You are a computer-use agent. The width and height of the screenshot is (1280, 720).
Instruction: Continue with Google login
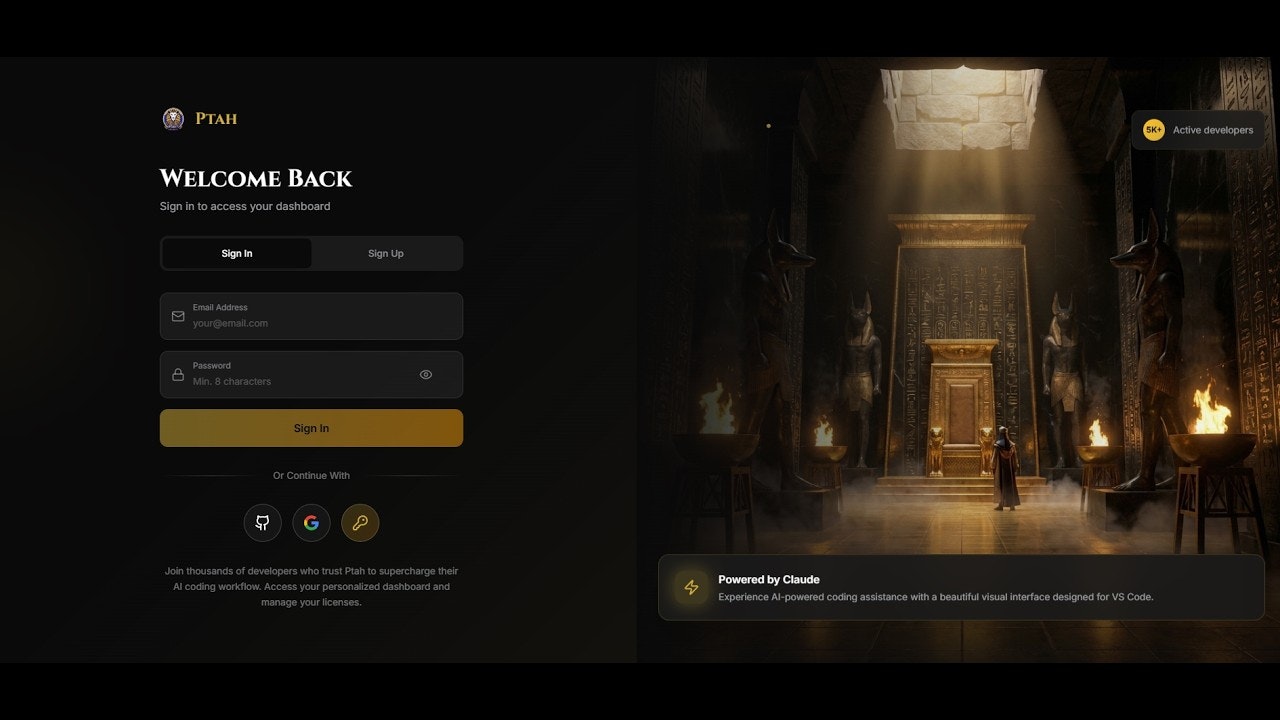[x=311, y=522]
